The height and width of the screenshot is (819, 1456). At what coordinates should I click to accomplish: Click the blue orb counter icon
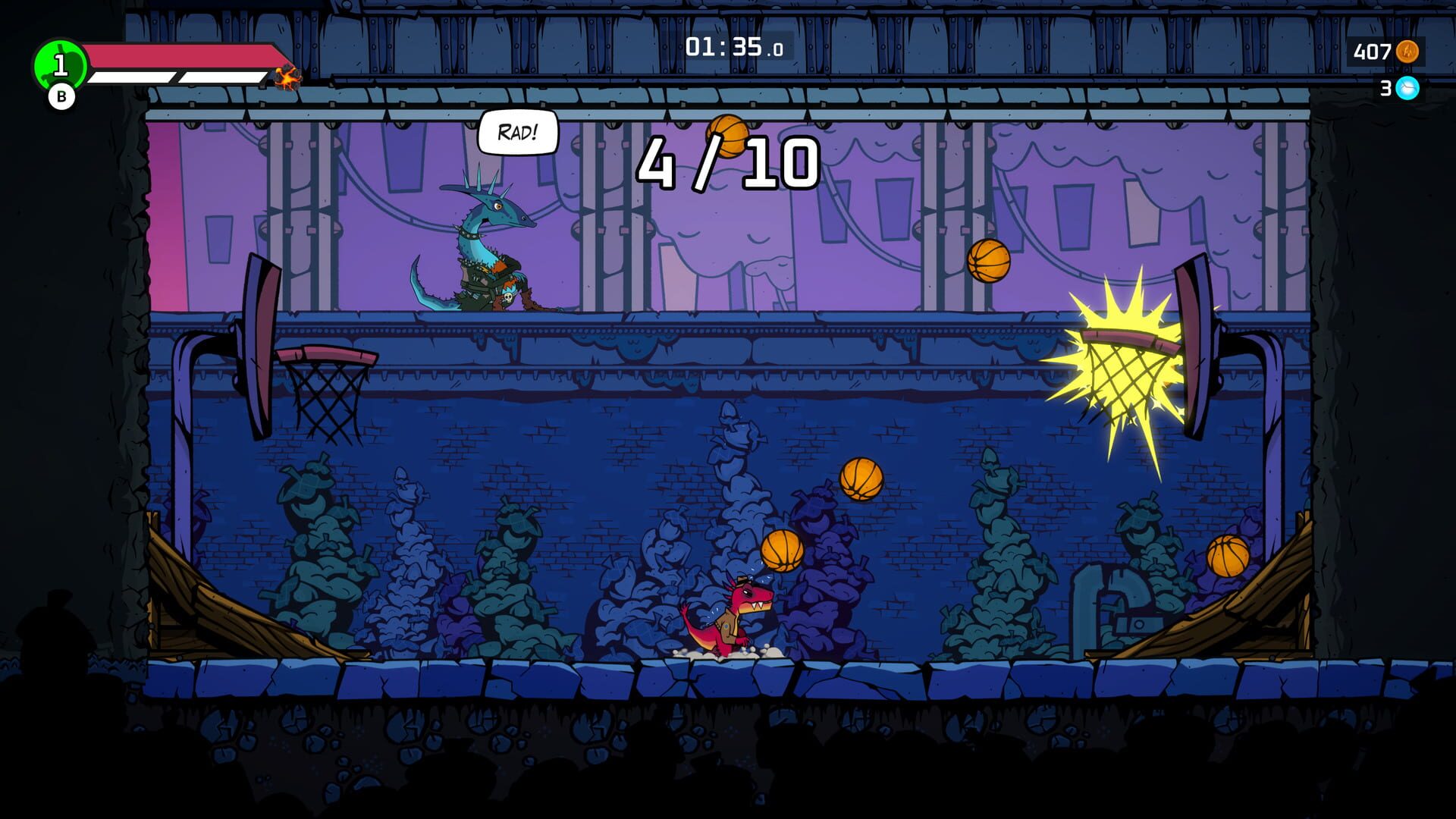click(1407, 89)
